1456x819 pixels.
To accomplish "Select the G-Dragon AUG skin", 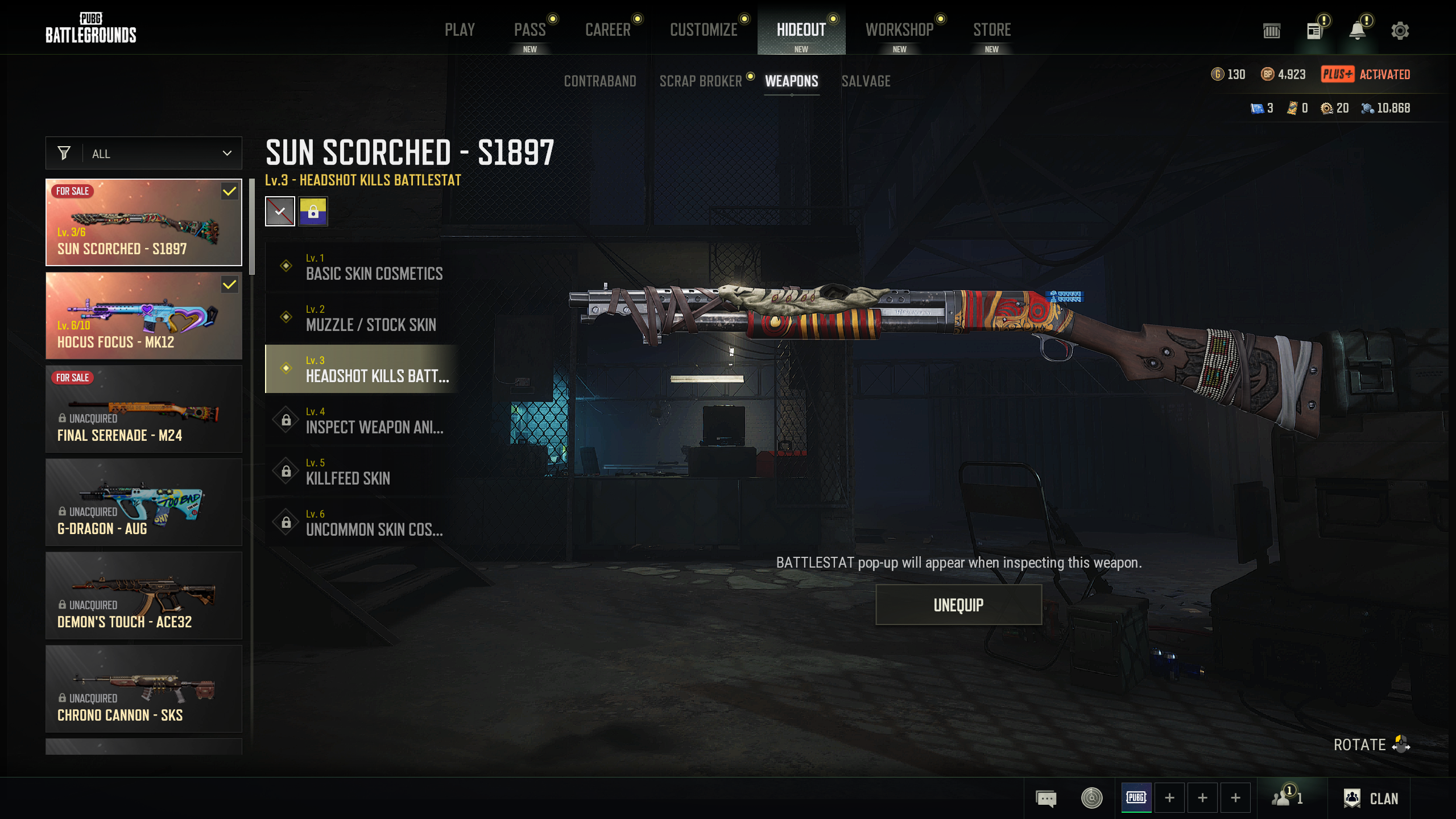I will (144, 502).
